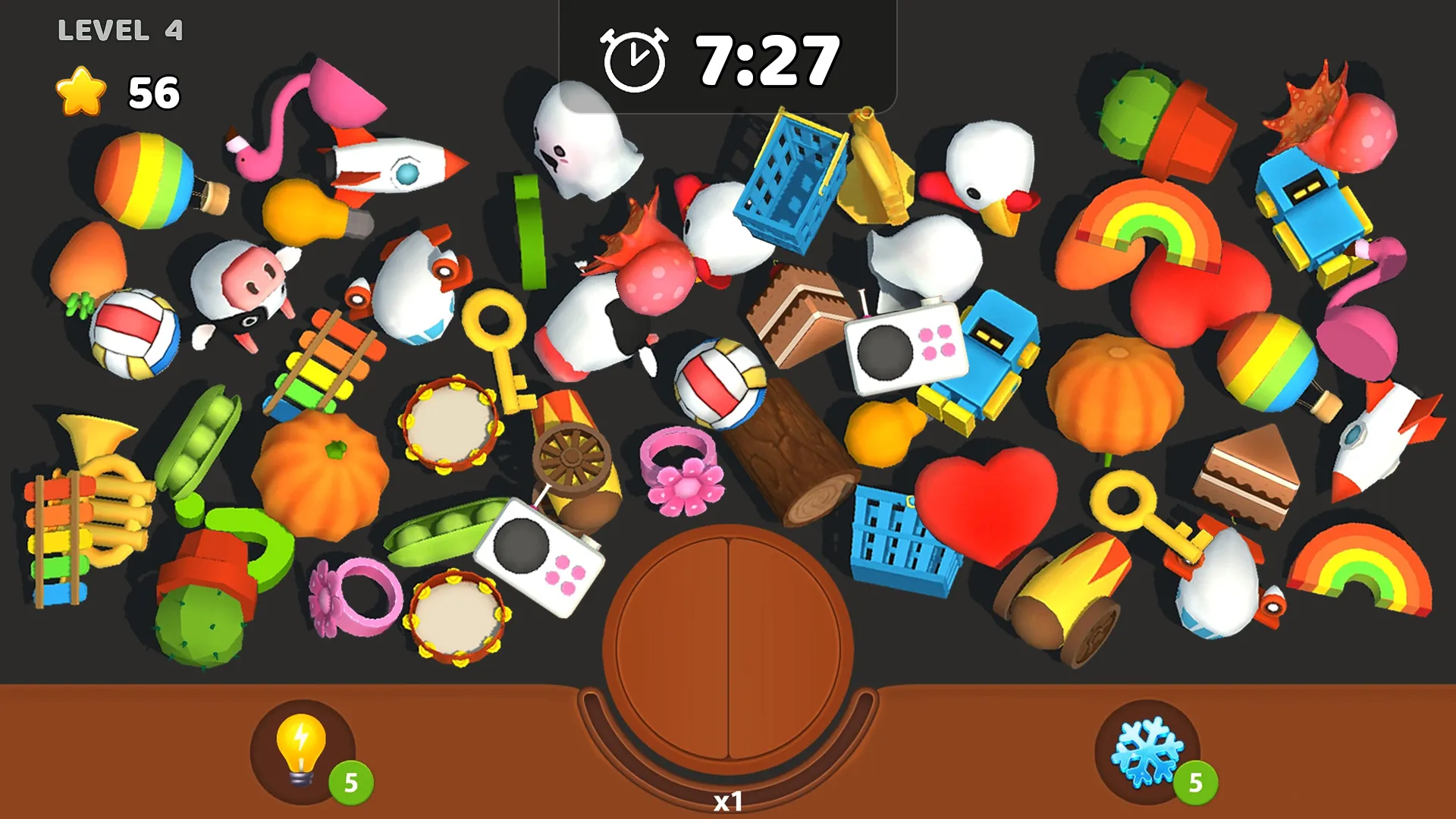This screenshot has height=819, width=1456.
Task: Select the green pea pod
Action: click(440, 531)
